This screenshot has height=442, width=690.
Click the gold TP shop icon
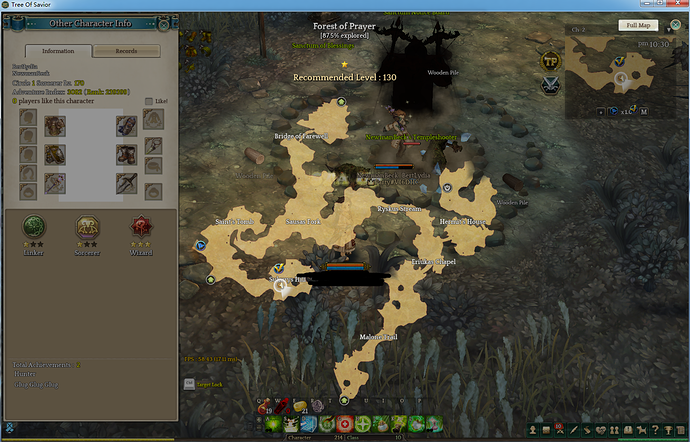(549, 60)
